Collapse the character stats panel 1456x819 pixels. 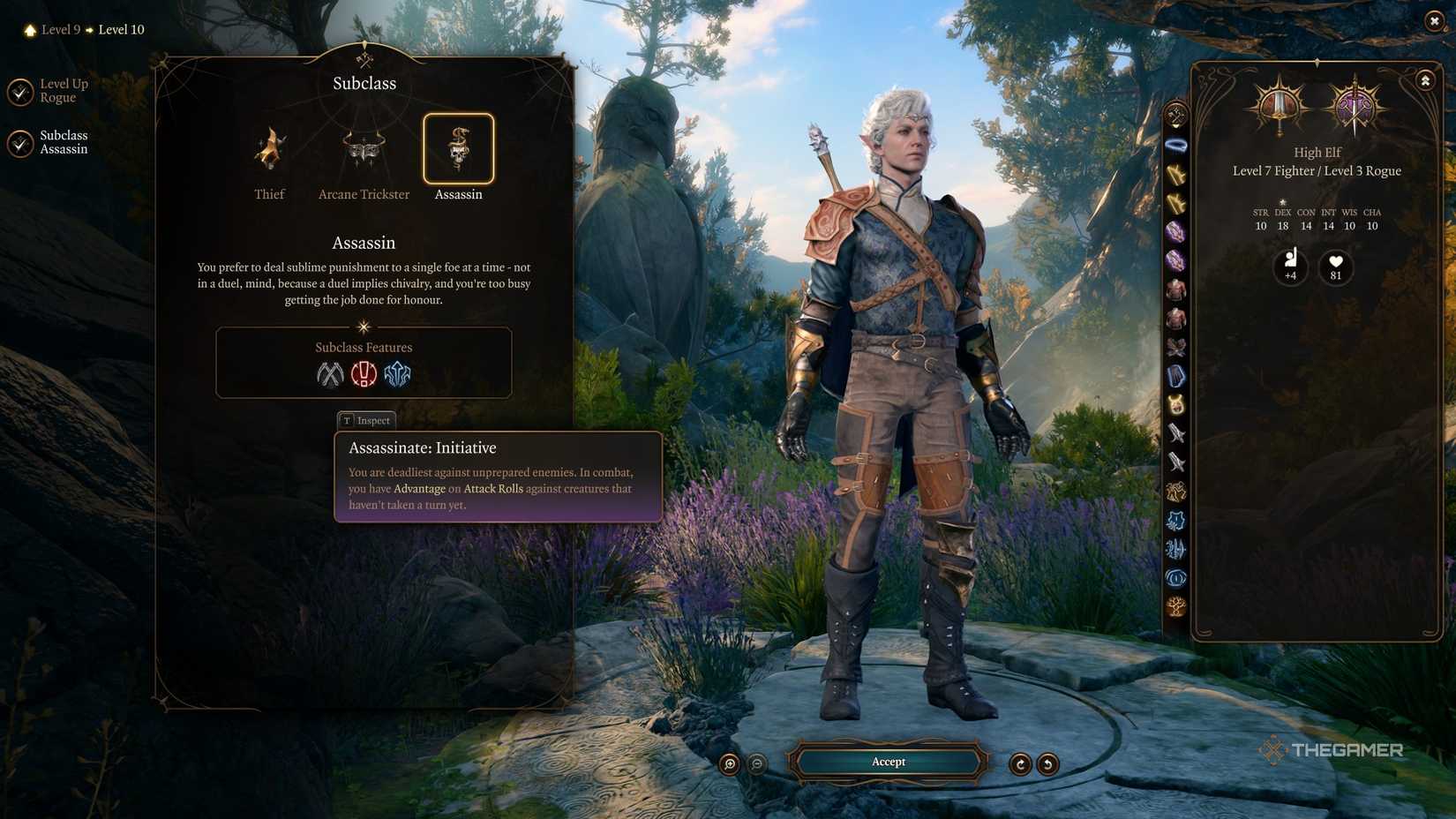pos(1425,79)
